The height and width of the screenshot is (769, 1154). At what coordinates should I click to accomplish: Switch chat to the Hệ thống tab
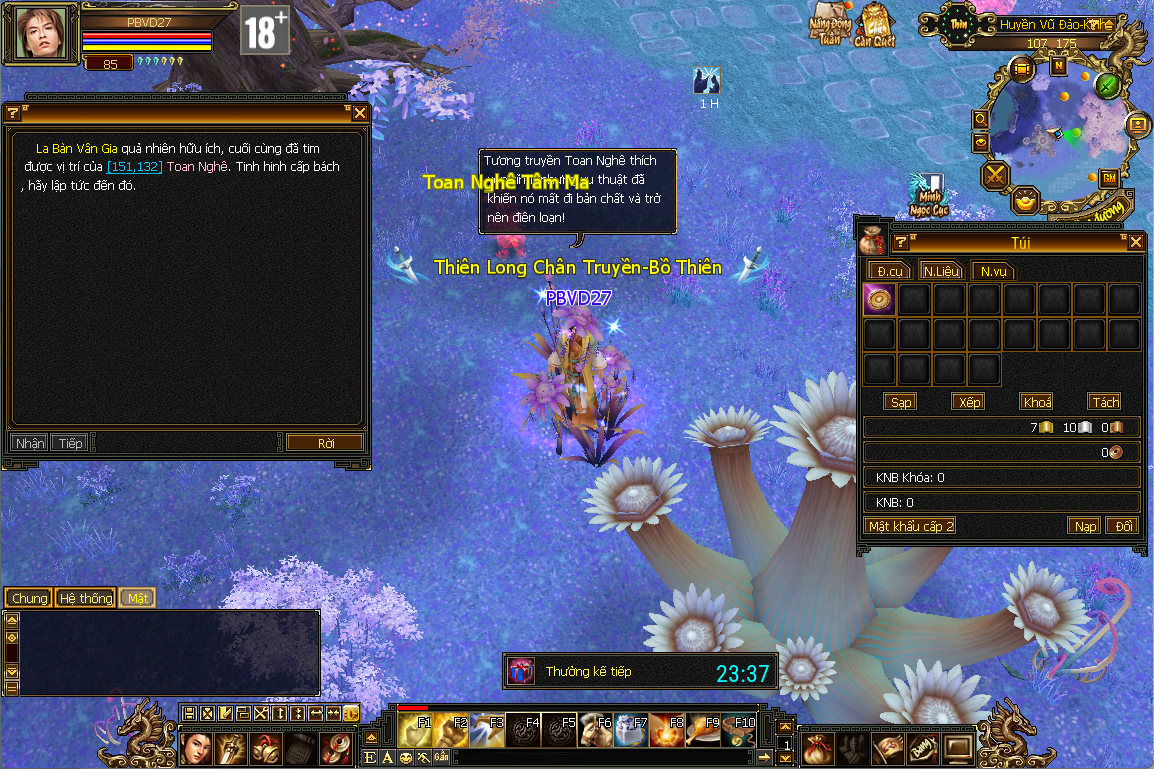pos(85,598)
